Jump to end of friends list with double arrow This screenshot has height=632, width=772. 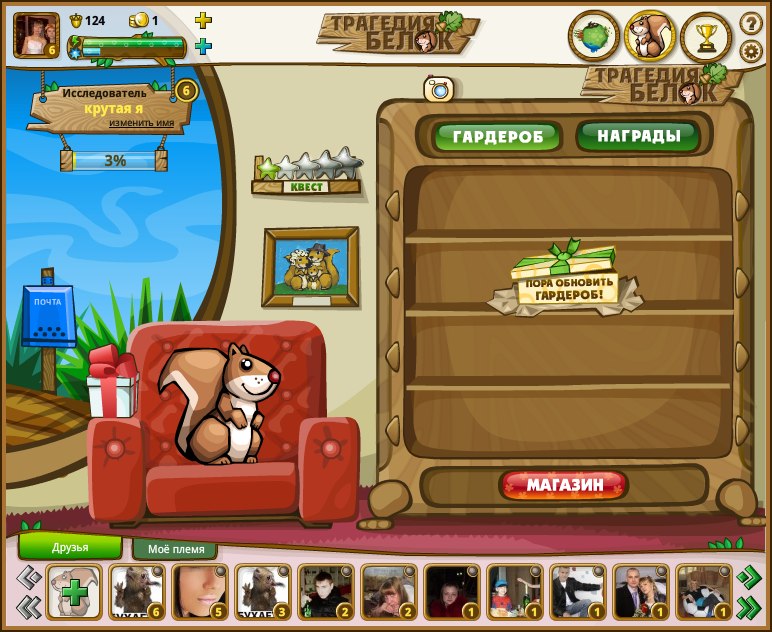tap(748, 606)
